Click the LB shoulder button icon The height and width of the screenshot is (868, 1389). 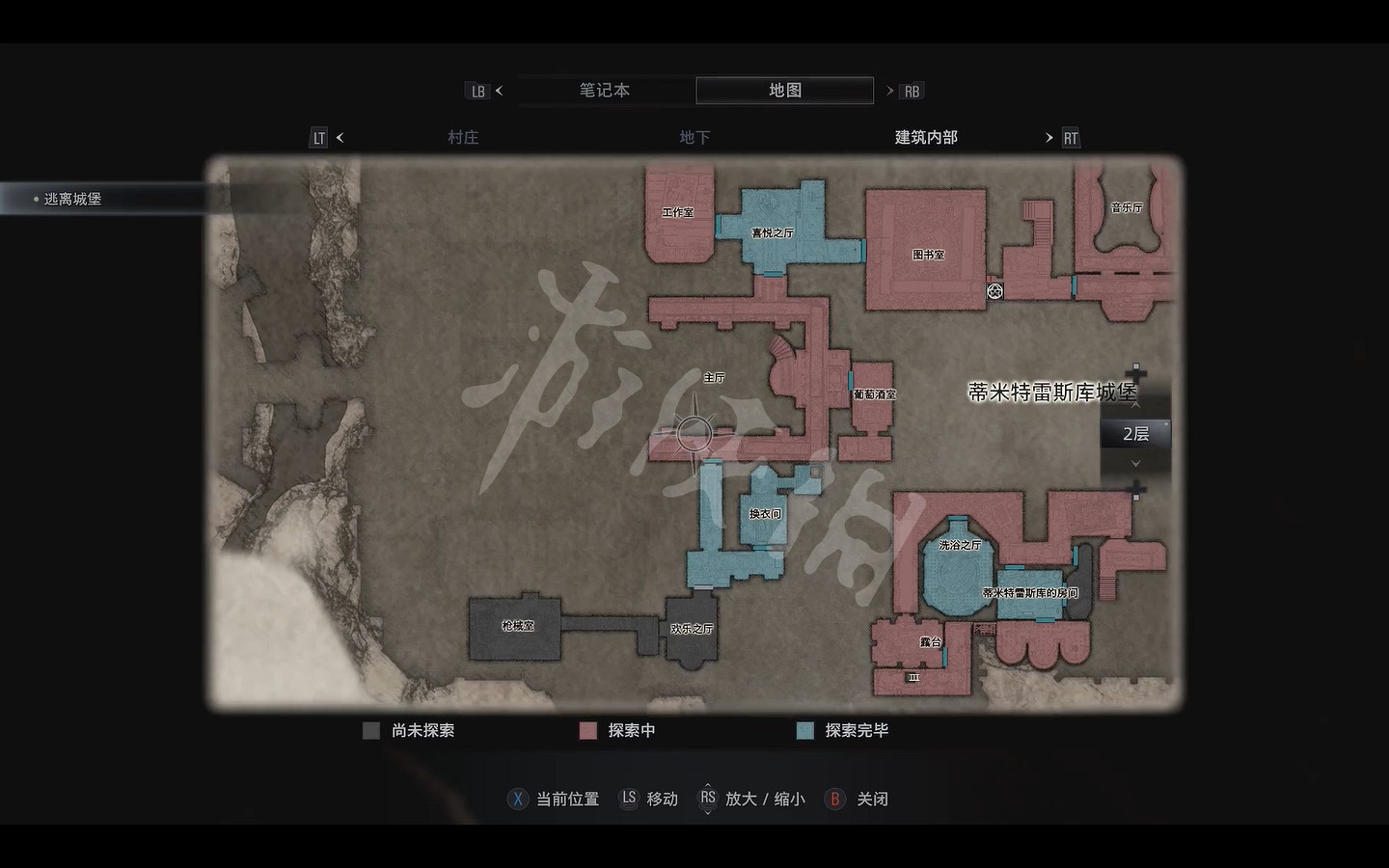(478, 90)
